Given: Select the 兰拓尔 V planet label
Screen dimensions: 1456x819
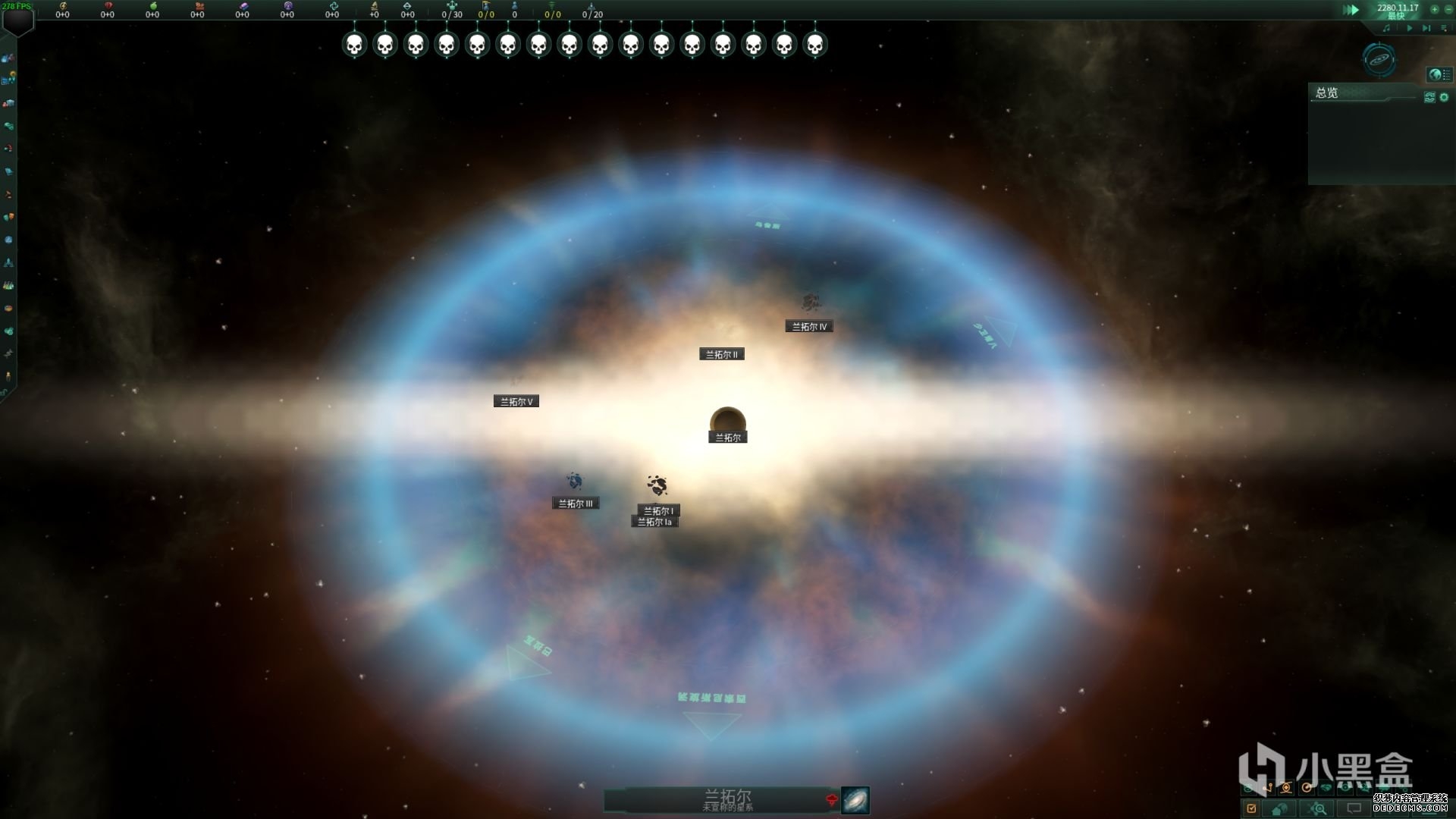Looking at the screenshot, I should 516,402.
